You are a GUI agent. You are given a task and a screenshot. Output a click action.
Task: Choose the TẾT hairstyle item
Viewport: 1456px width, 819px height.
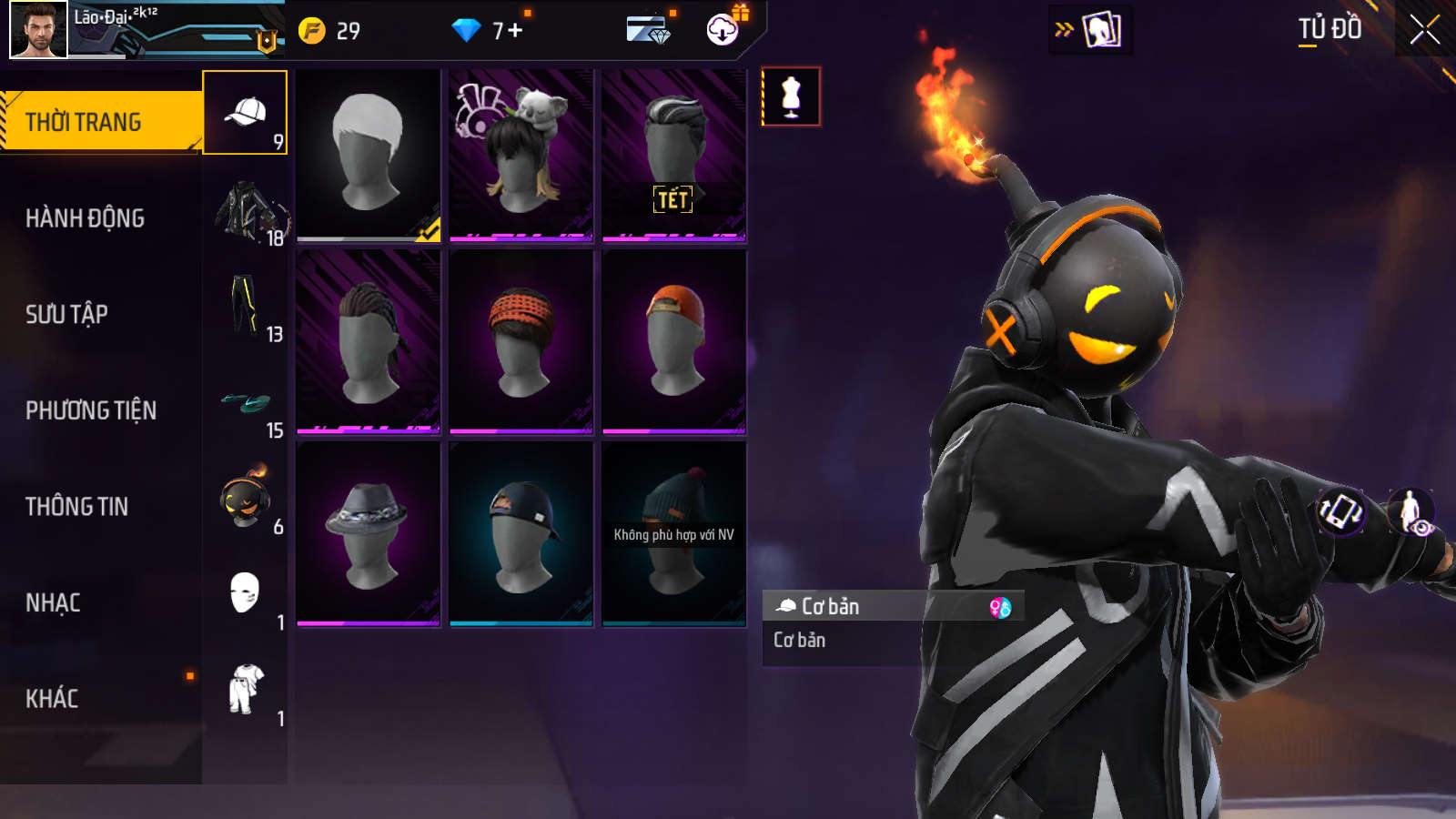pyautogui.click(x=674, y=155)
